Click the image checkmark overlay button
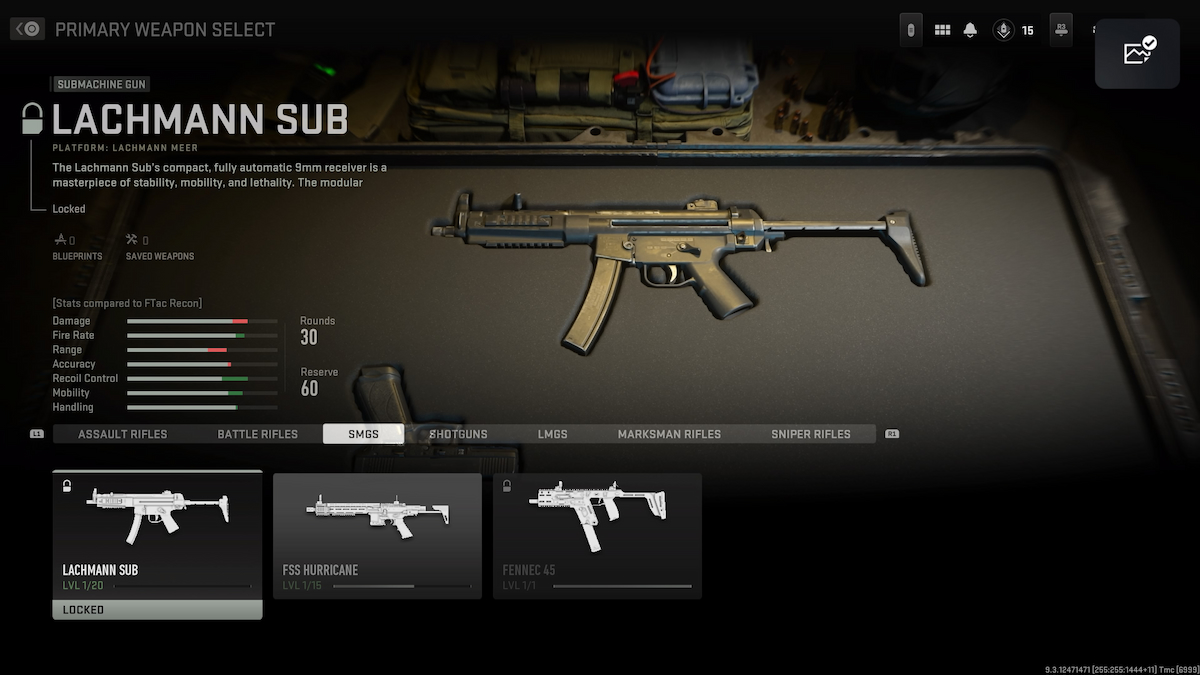1200x675 pixels. (1138, 52)
